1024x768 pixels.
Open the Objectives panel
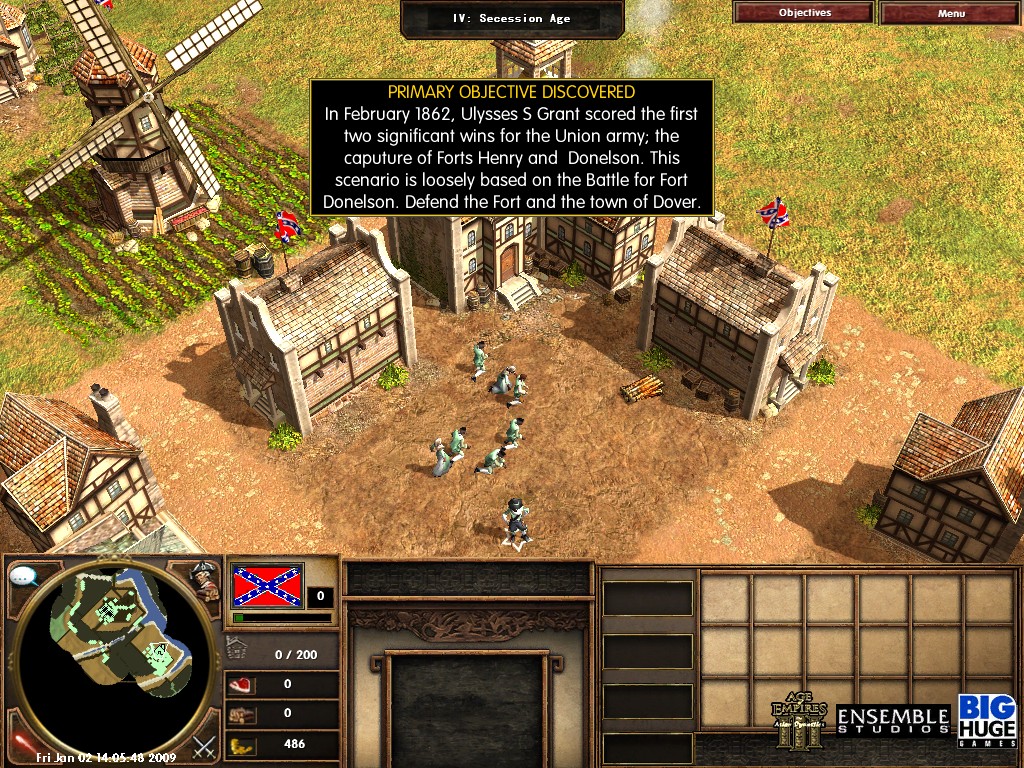click(804, 13)
